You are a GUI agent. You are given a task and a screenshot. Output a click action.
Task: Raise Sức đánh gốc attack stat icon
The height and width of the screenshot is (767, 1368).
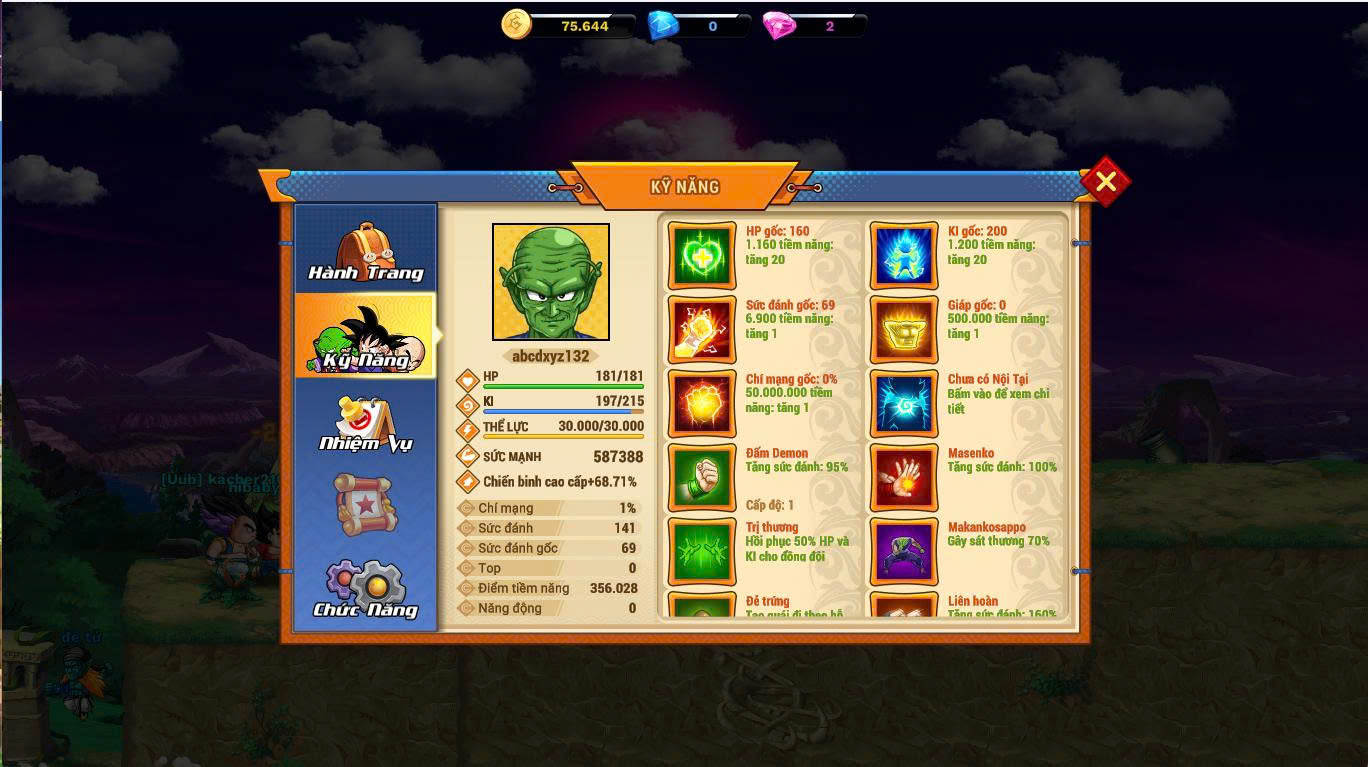[702, 330]
